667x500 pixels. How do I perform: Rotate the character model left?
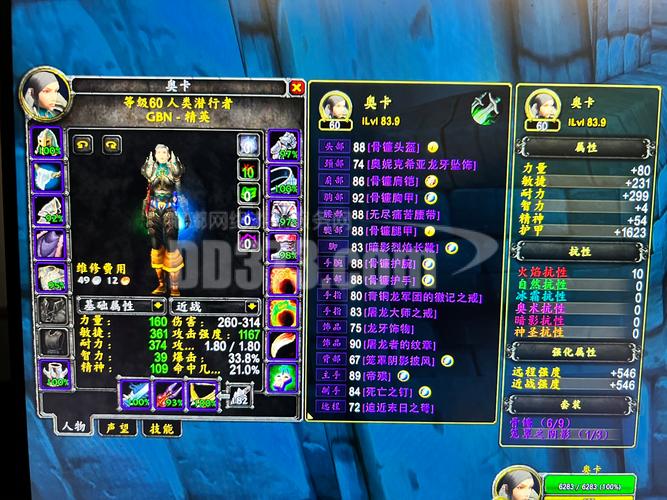coord(82,143)
